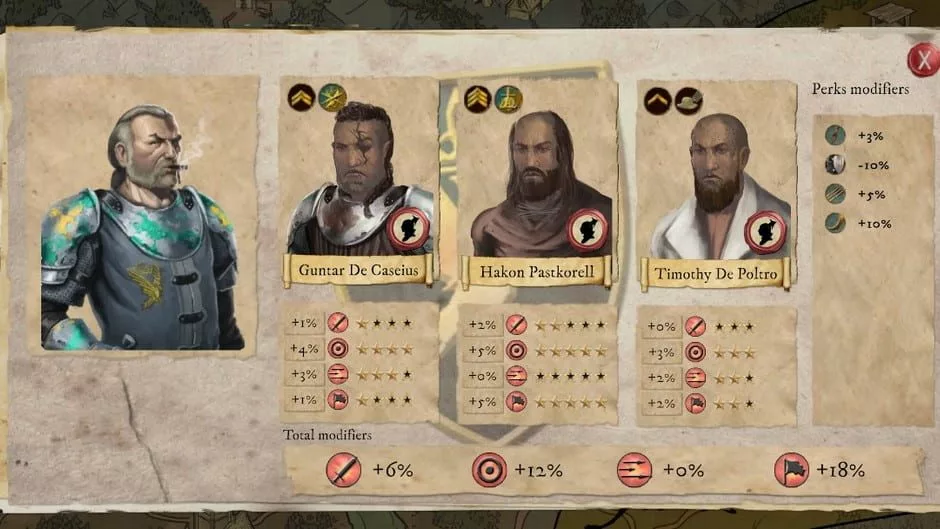940x529 pixels.
Task: Click the replace button on Guntar's portrait
Action: 409,228
